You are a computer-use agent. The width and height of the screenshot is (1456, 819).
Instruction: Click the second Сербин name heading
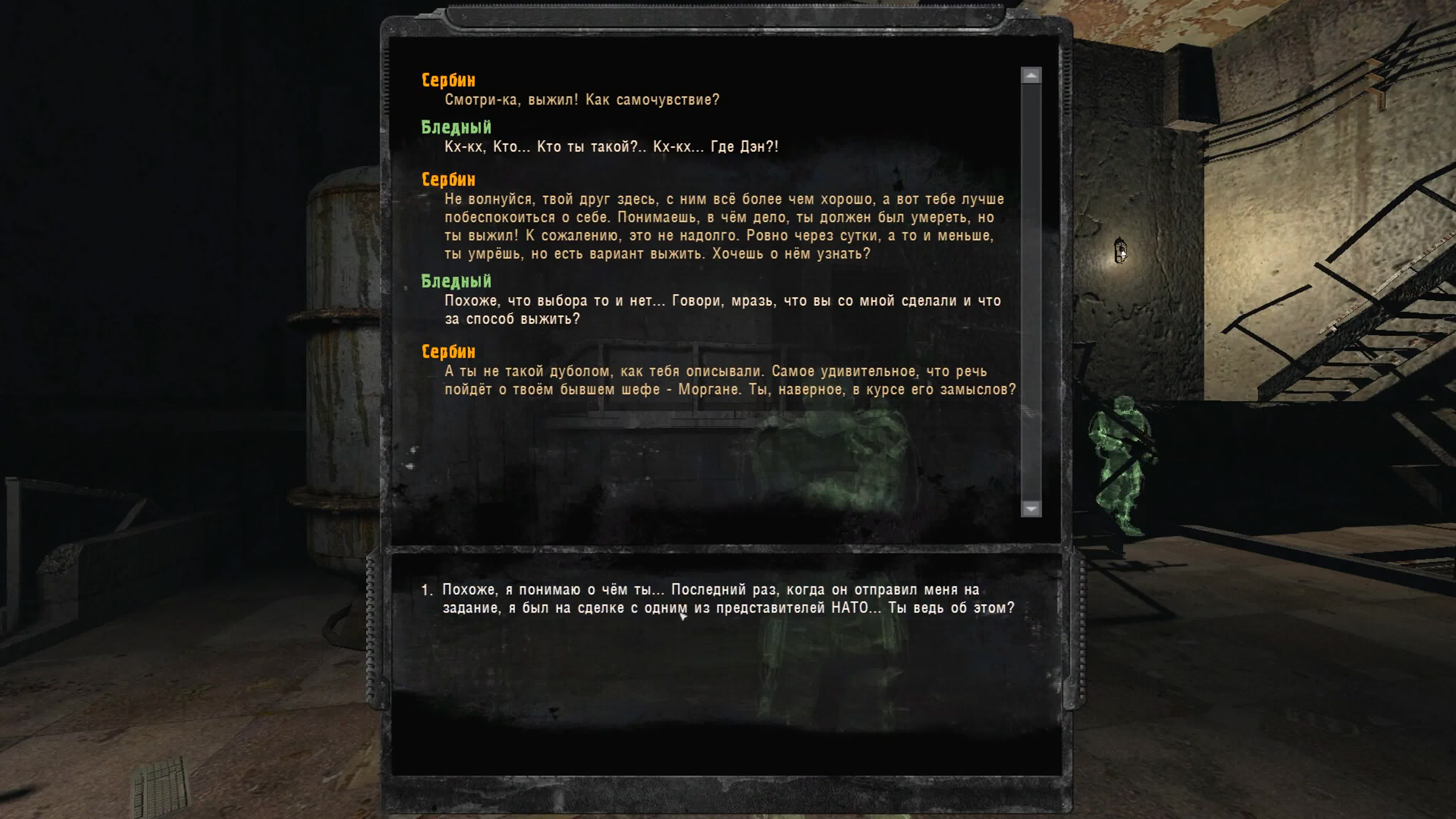446,179
